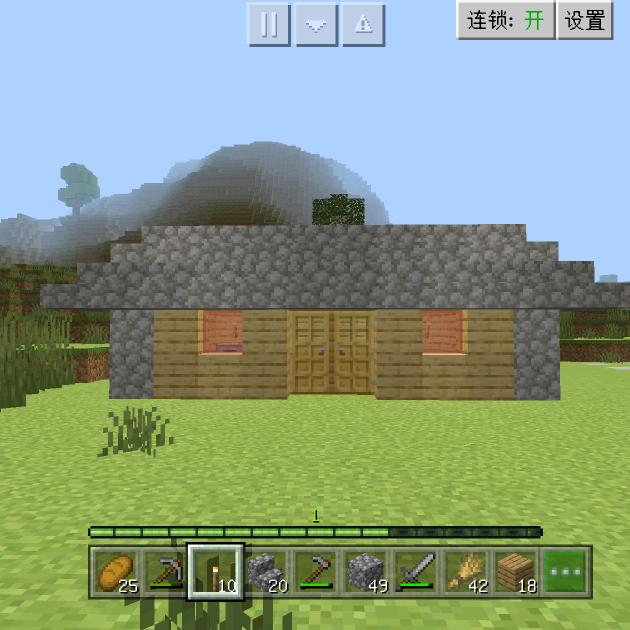This screenshot has width=630, height=630.
Task: Select the wheat stack of 42
Action: coord(466,572)
